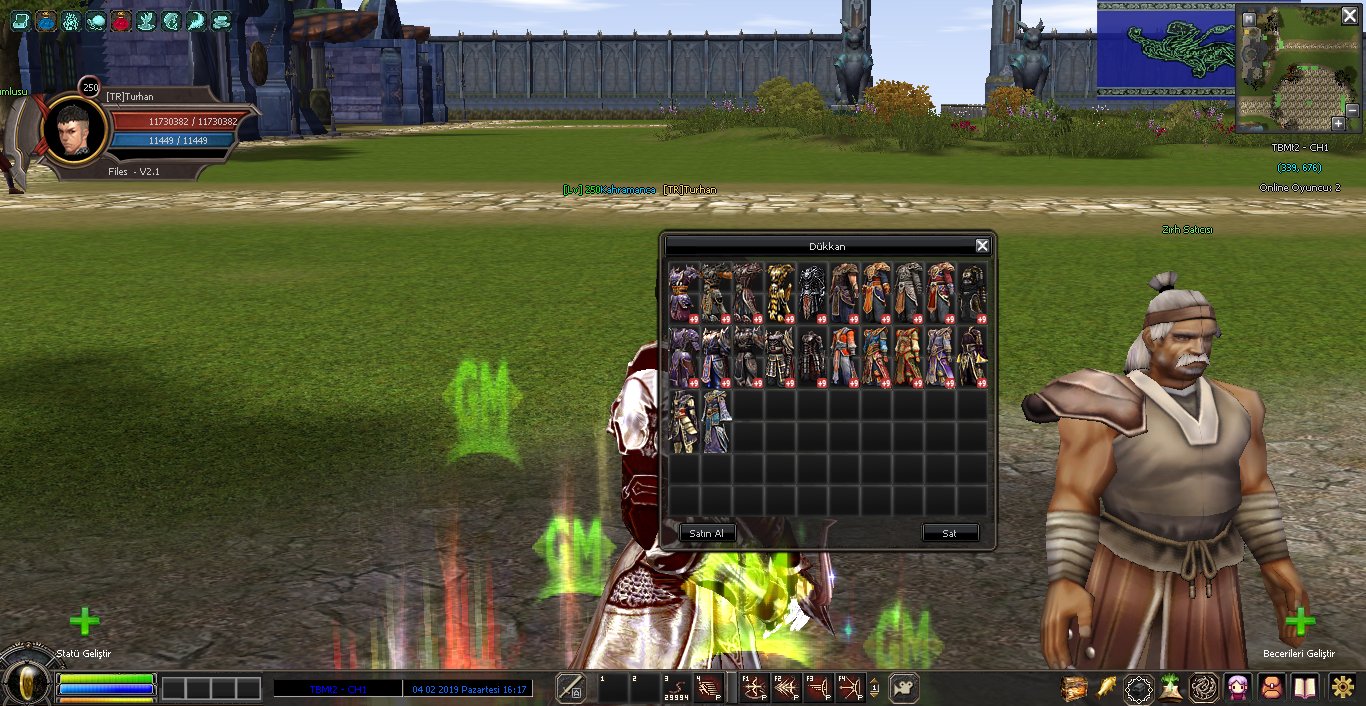The height and width of the screenshot is (706, 1366).
Task: Activate the F1 skill slot
Action: pos(753,688)
